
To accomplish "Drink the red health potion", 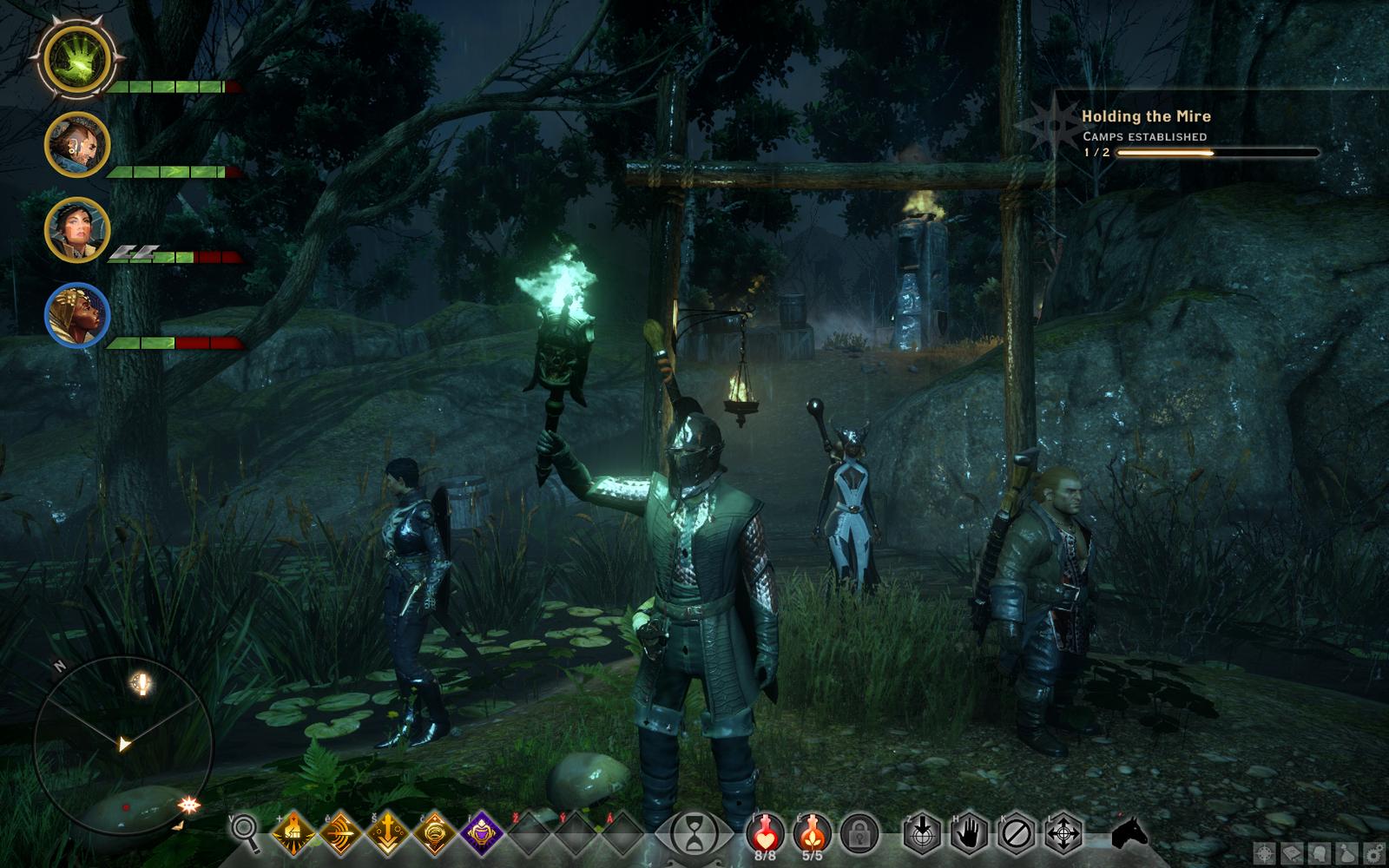I will [x=765, y=833].
